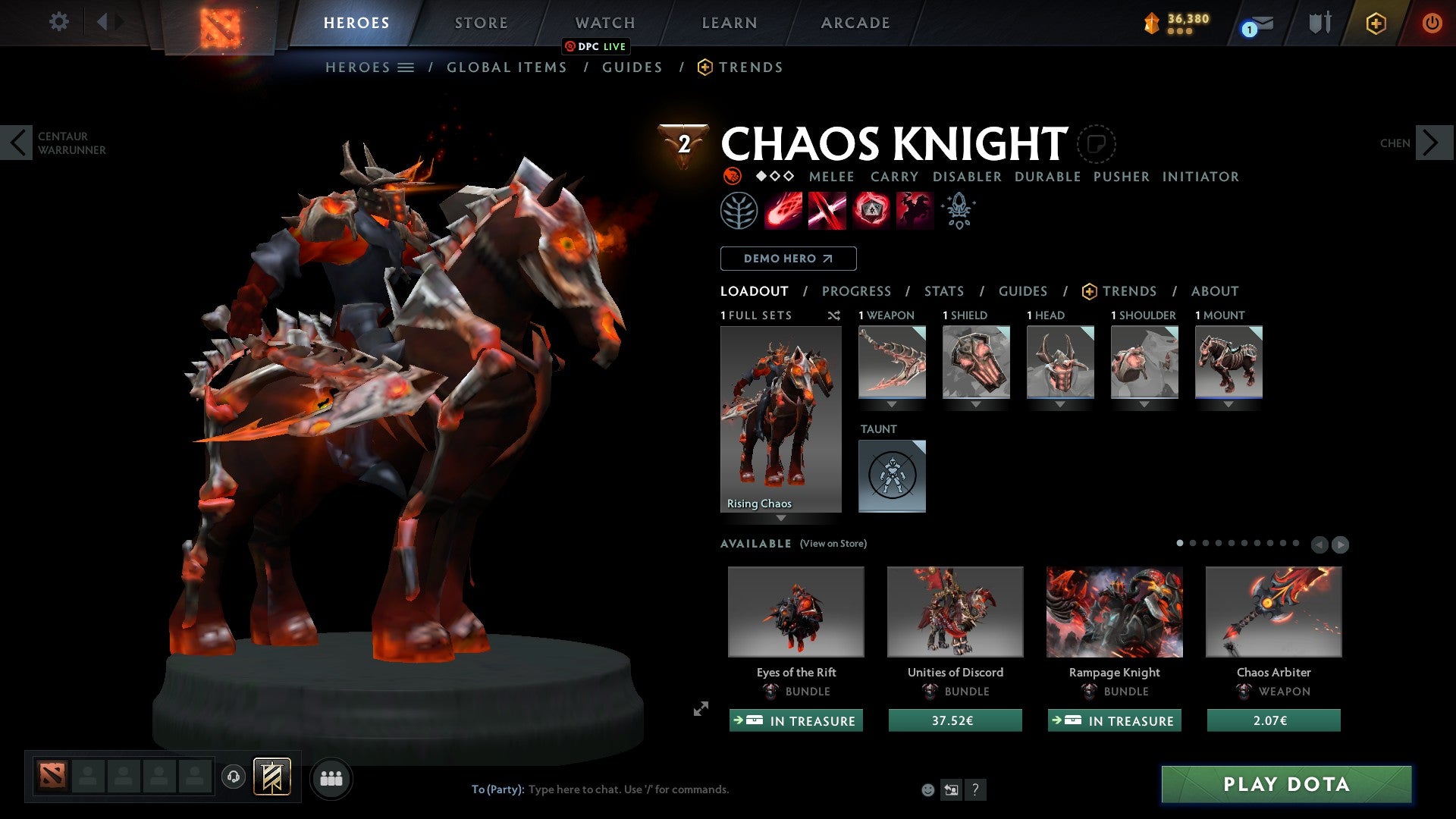Click the loadout shuffle icon
The width and height of the screenshot is (1456, 819).
(834, 316)
